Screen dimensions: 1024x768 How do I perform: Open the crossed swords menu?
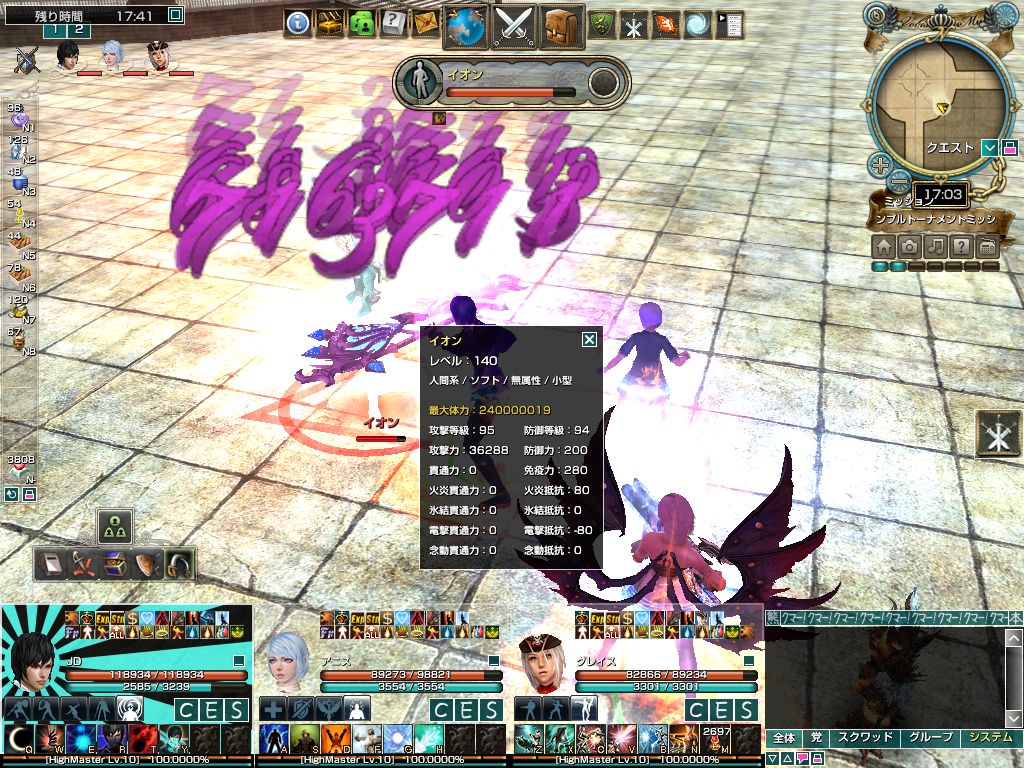pyautogui.click(x=514, y=26)
